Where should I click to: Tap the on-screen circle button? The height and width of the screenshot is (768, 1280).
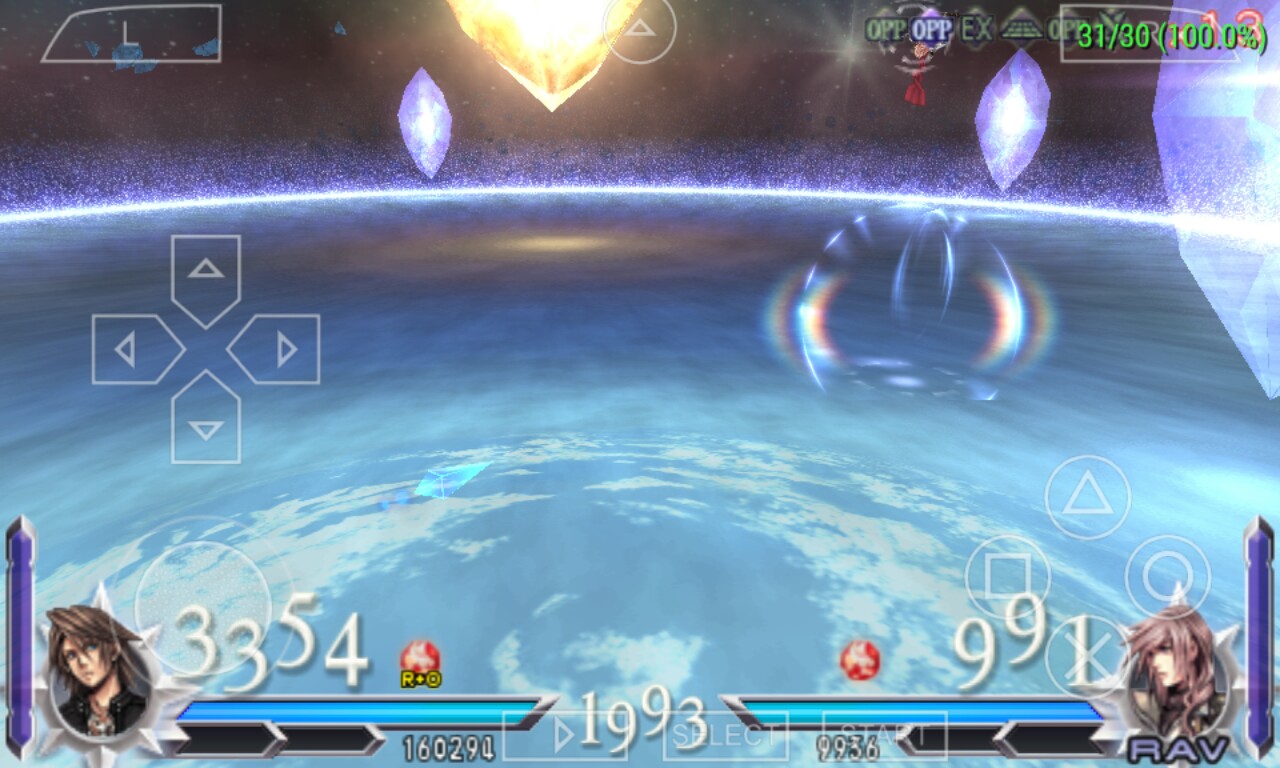click(x=1167, y=577)
